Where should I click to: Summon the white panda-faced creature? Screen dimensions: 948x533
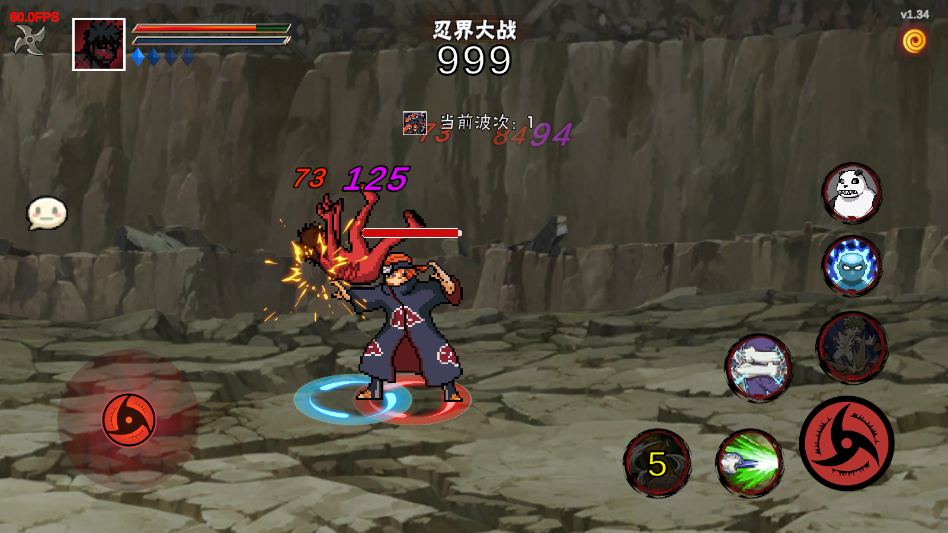pos(852,192)
